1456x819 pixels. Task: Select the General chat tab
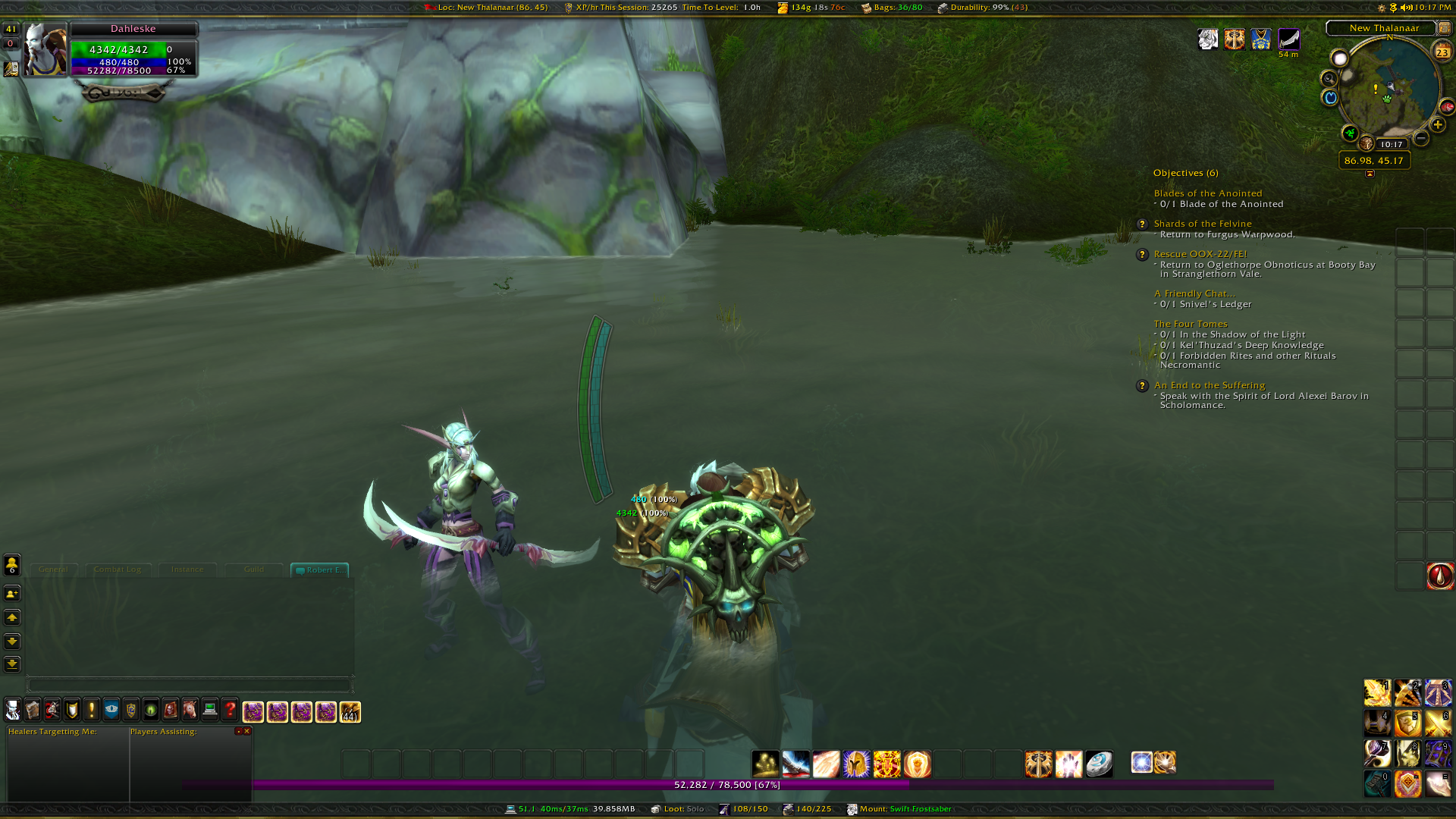[x=53, y=570]
